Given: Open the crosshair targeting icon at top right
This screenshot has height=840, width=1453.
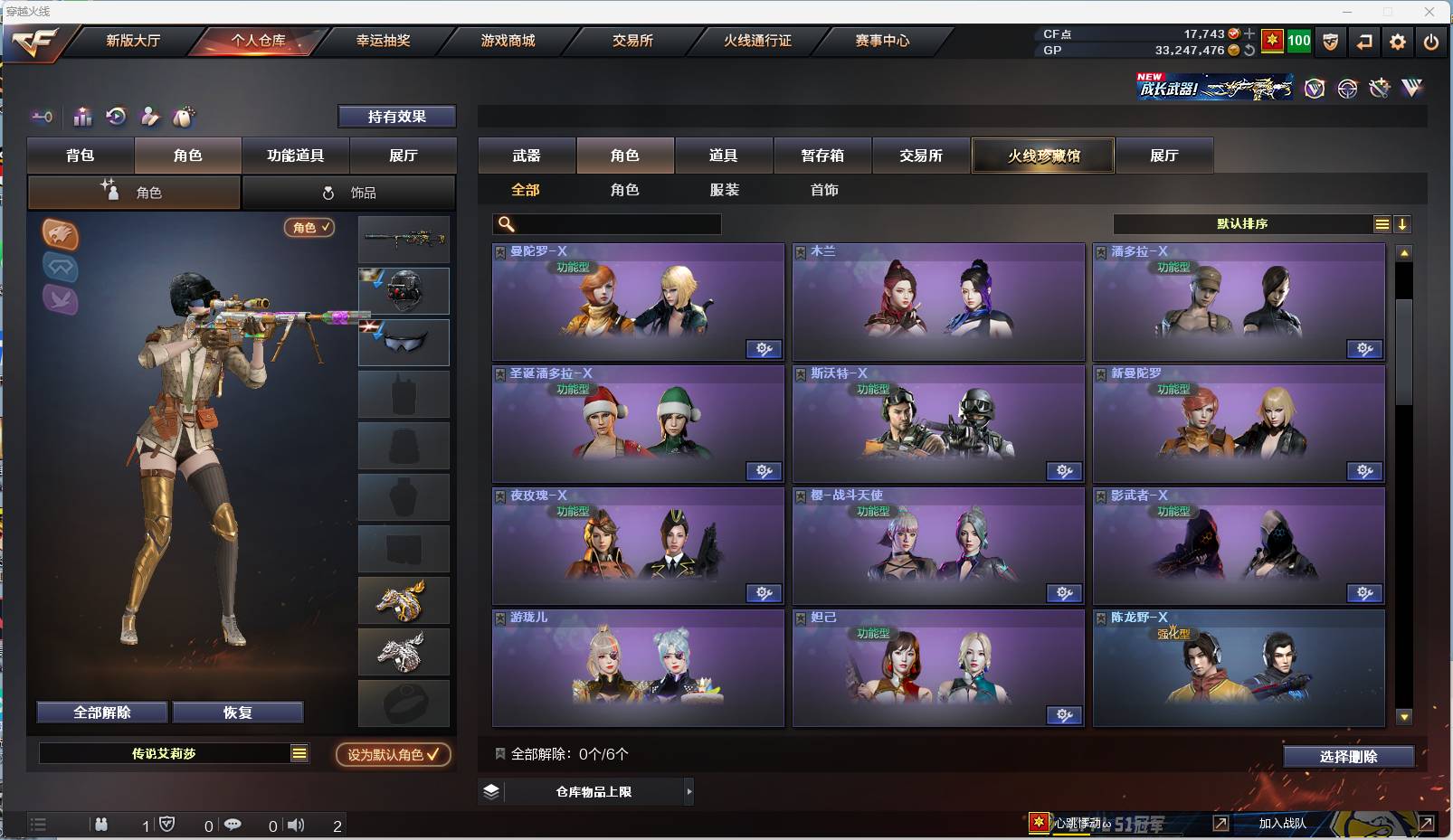Looking at the screenshot, I should coord(1348,88).
